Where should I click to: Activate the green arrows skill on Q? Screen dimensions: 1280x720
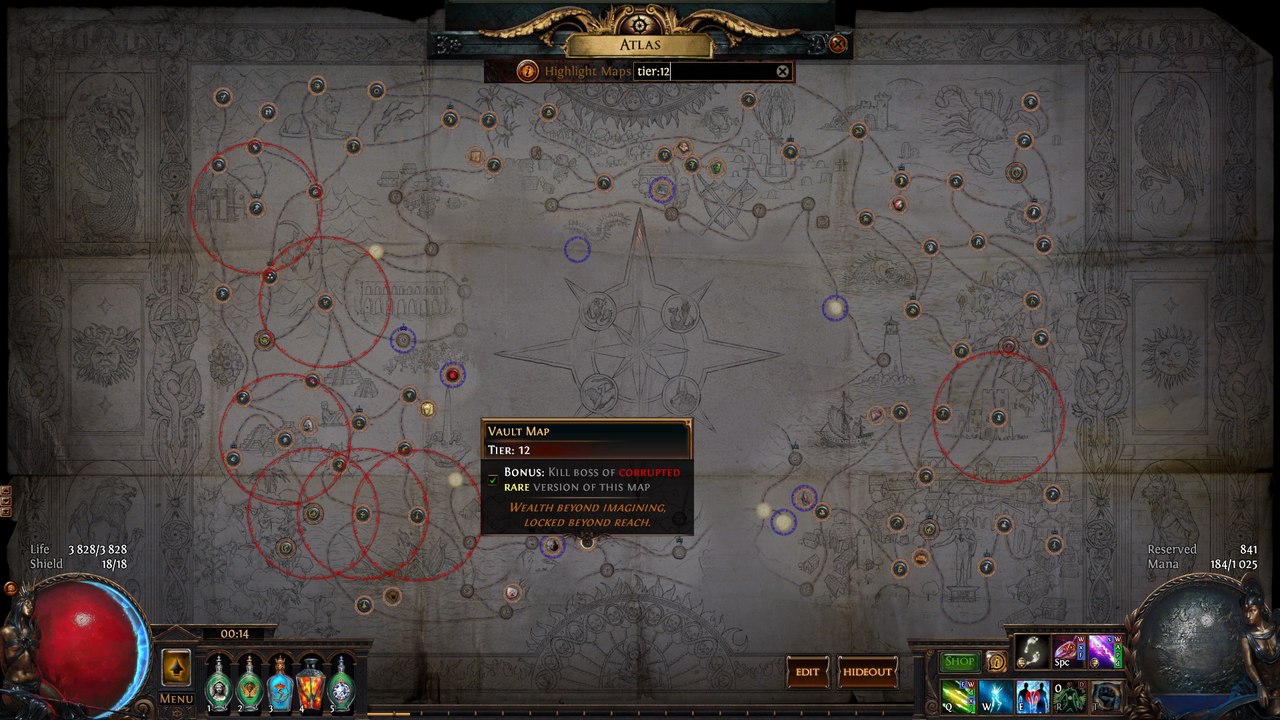coord(957,696)
